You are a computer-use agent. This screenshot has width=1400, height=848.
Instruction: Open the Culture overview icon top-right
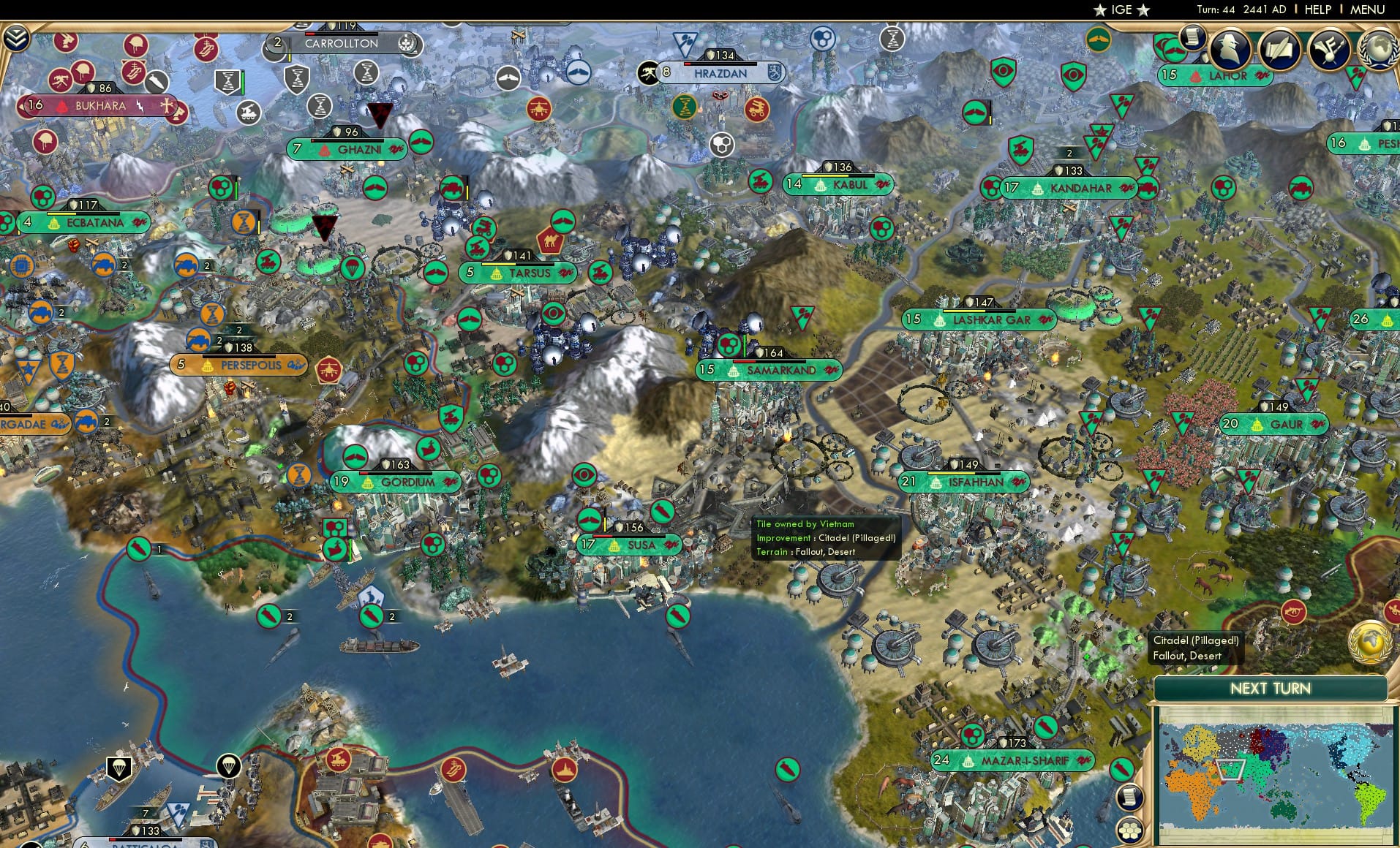point(1330,50)
